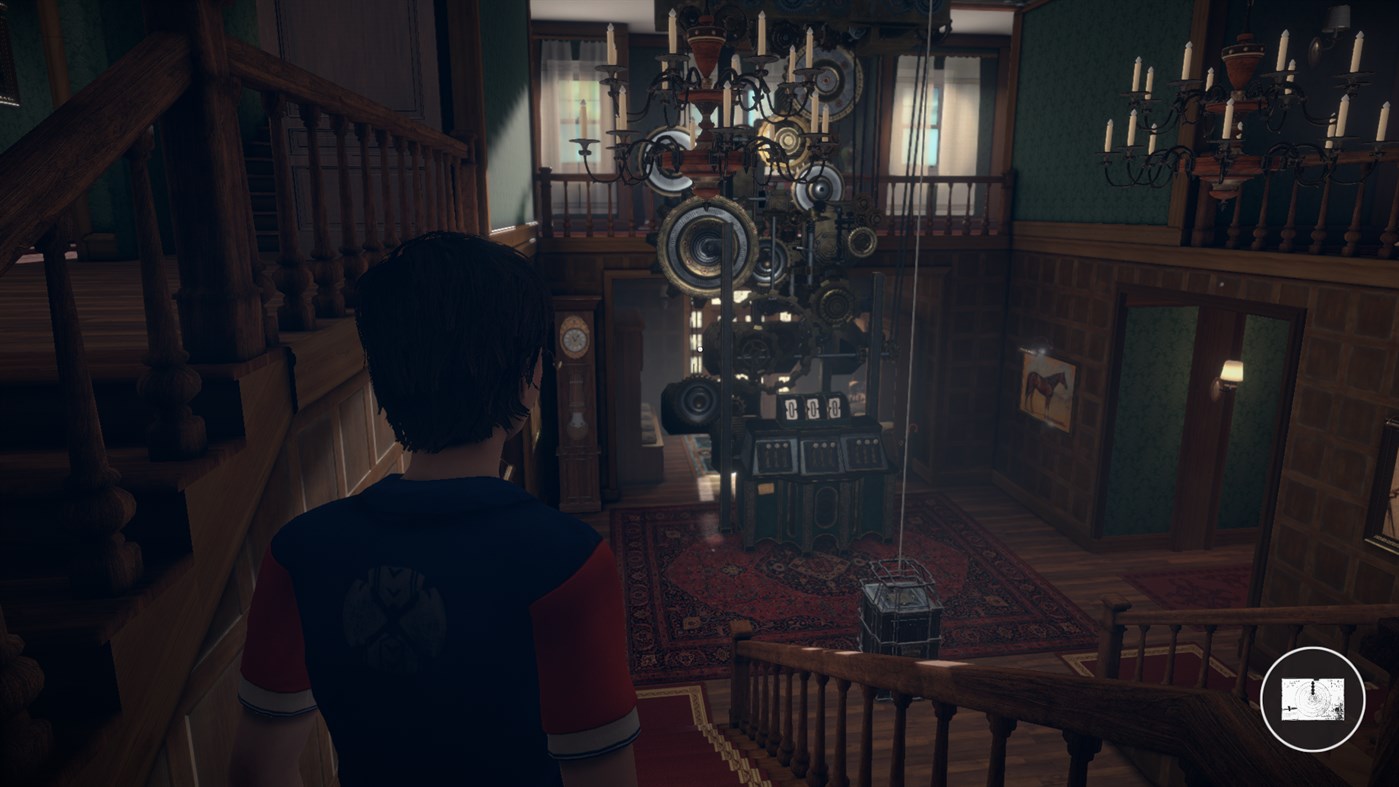Select the last flip digit on the counter
1399x787 pixels.
pyautogui.click(x=836, y=408)
